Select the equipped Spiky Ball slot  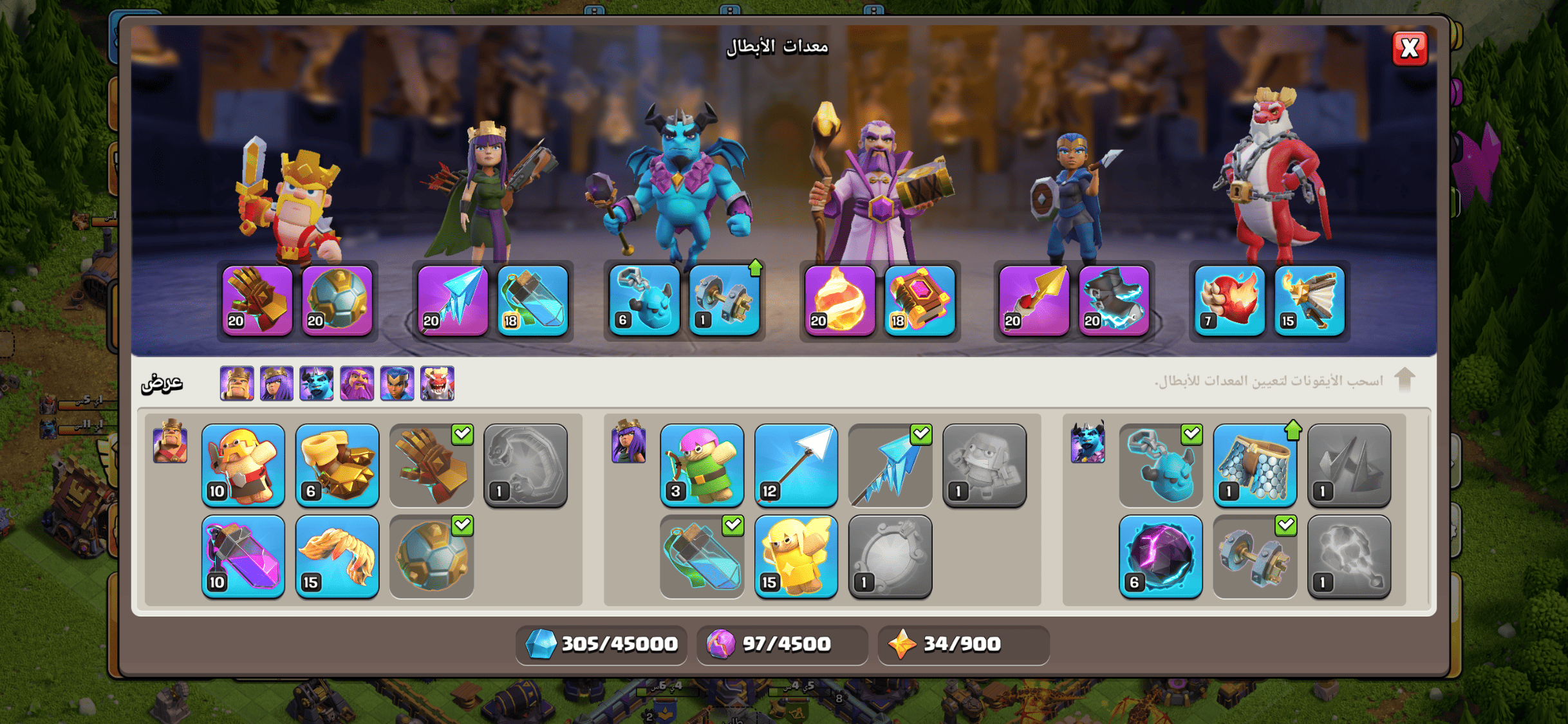point(337,301)
